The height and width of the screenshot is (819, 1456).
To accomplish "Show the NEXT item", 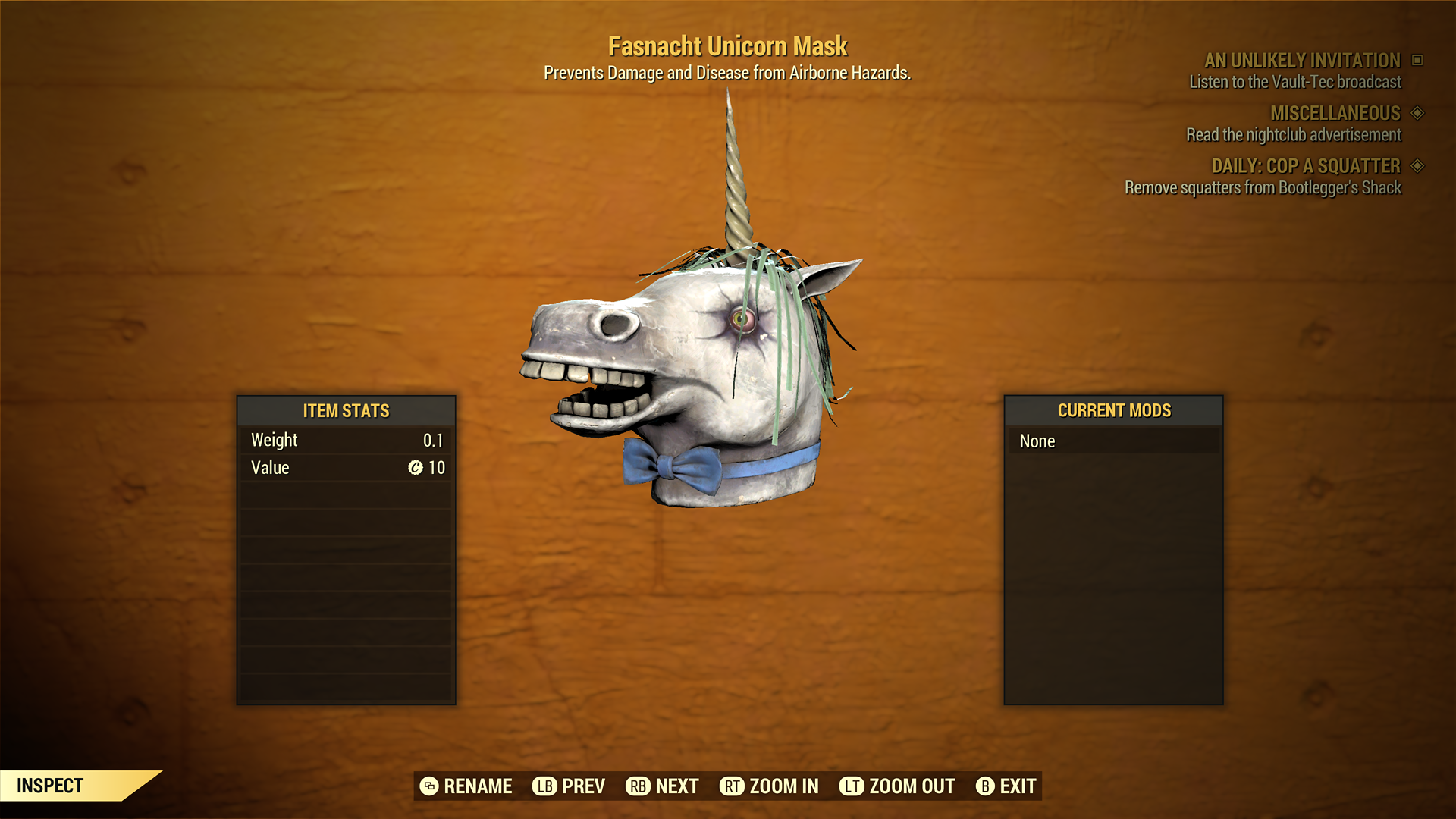I will [662, 786].
